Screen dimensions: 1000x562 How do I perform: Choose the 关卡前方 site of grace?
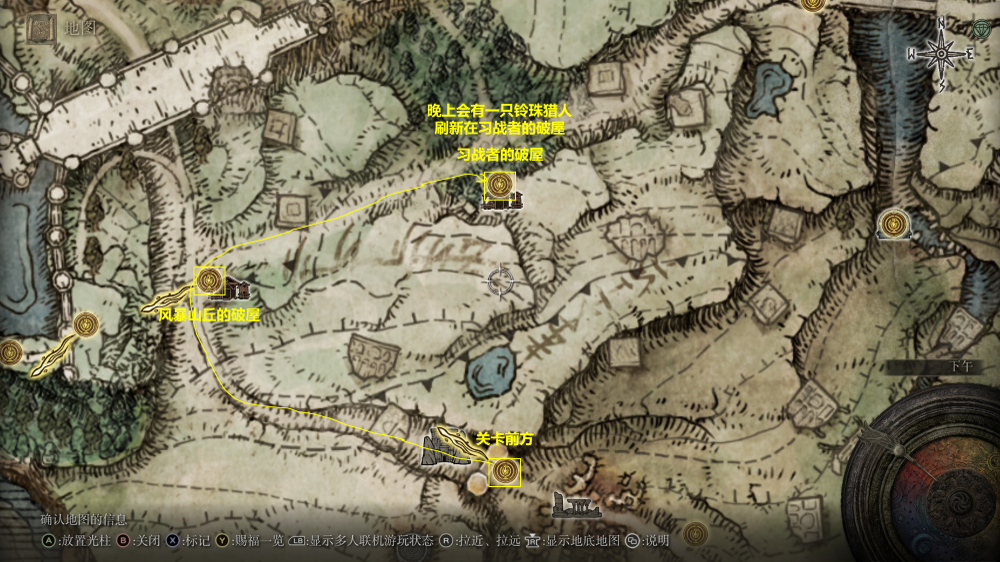click(x=505, y=470)
